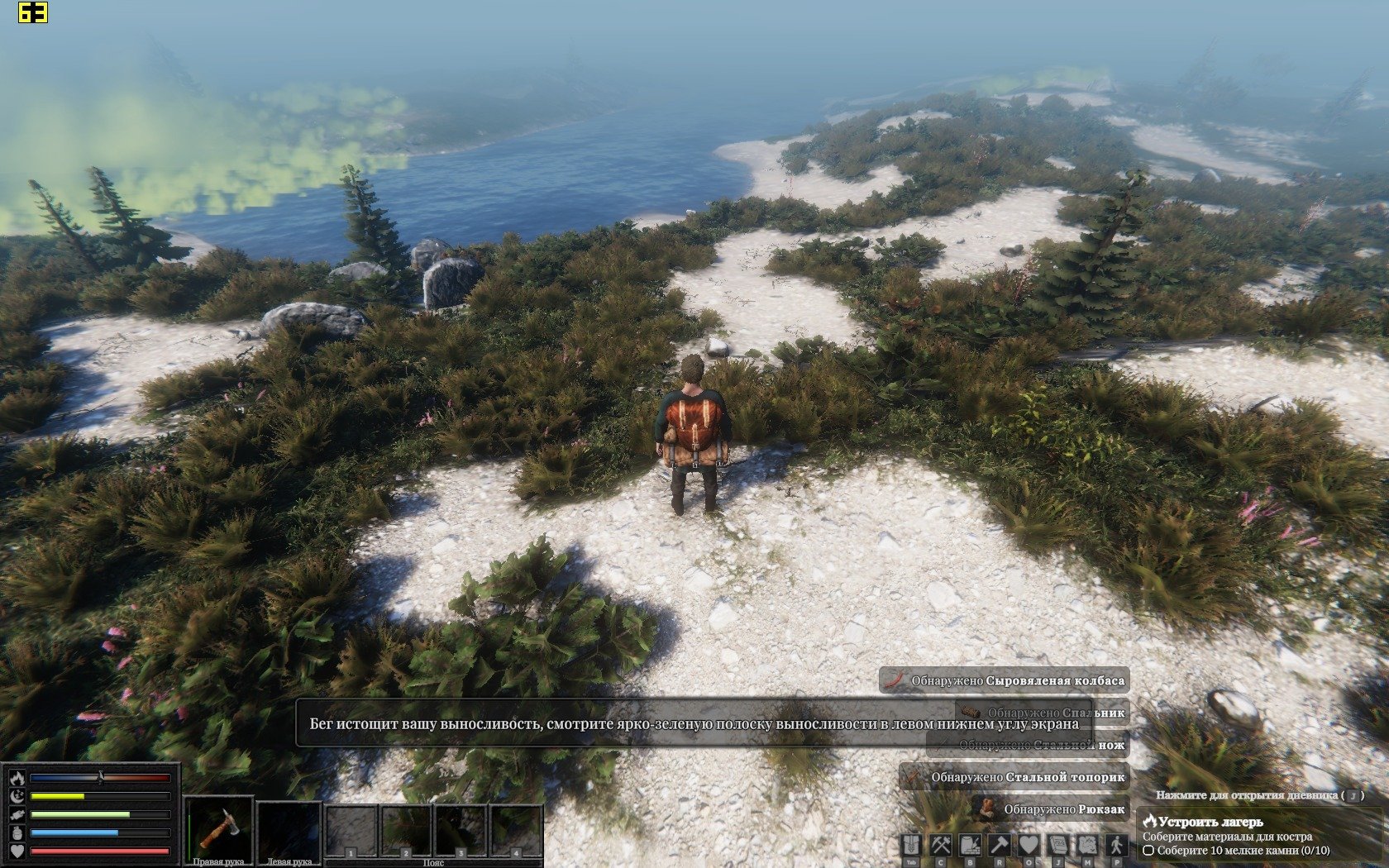Select the steel hatchet in the right-hand slot
This screenshot has width=1389, height=868.
pos(219,828)
